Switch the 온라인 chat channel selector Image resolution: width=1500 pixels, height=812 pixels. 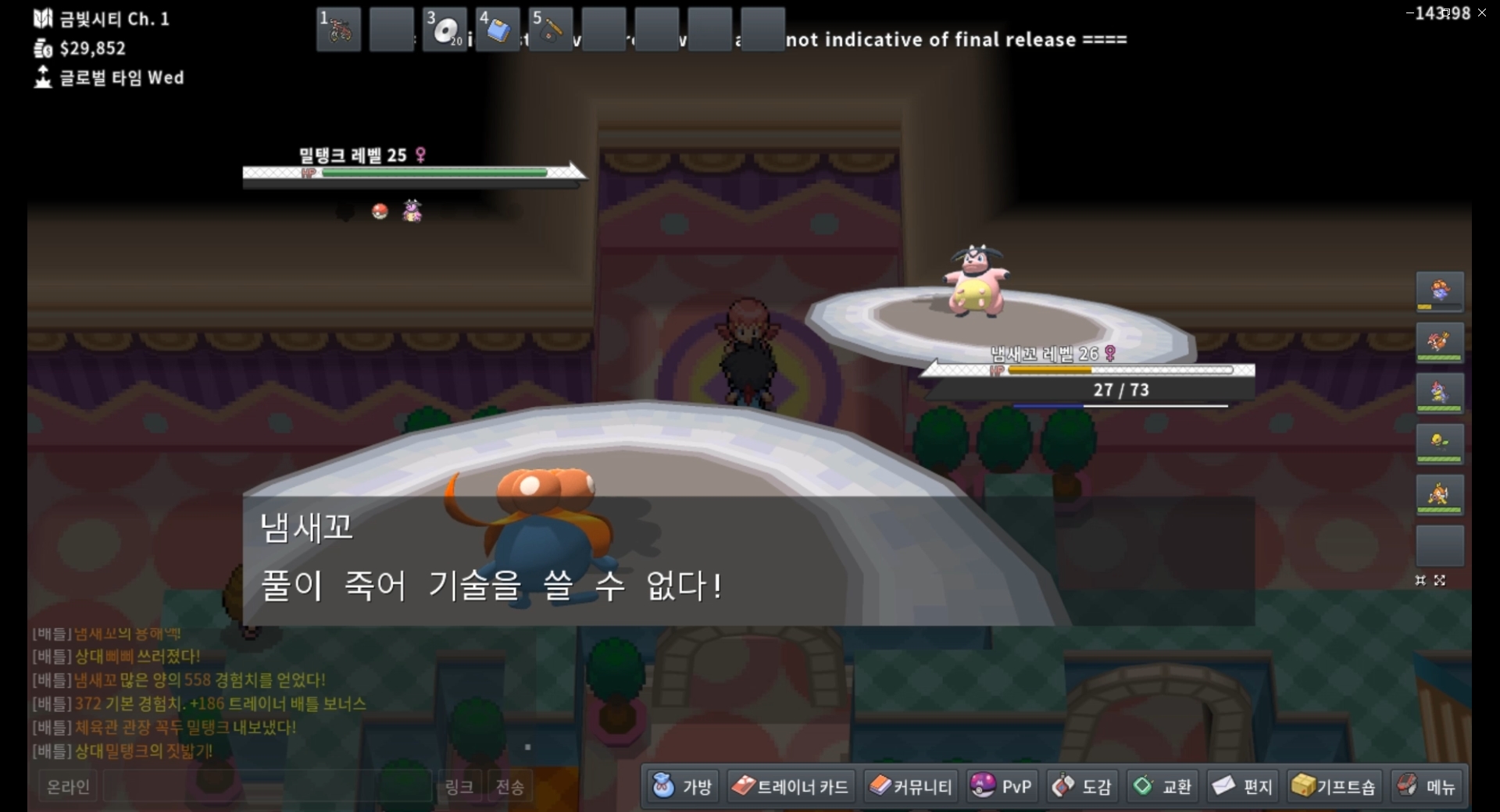[x=69, y=787]
